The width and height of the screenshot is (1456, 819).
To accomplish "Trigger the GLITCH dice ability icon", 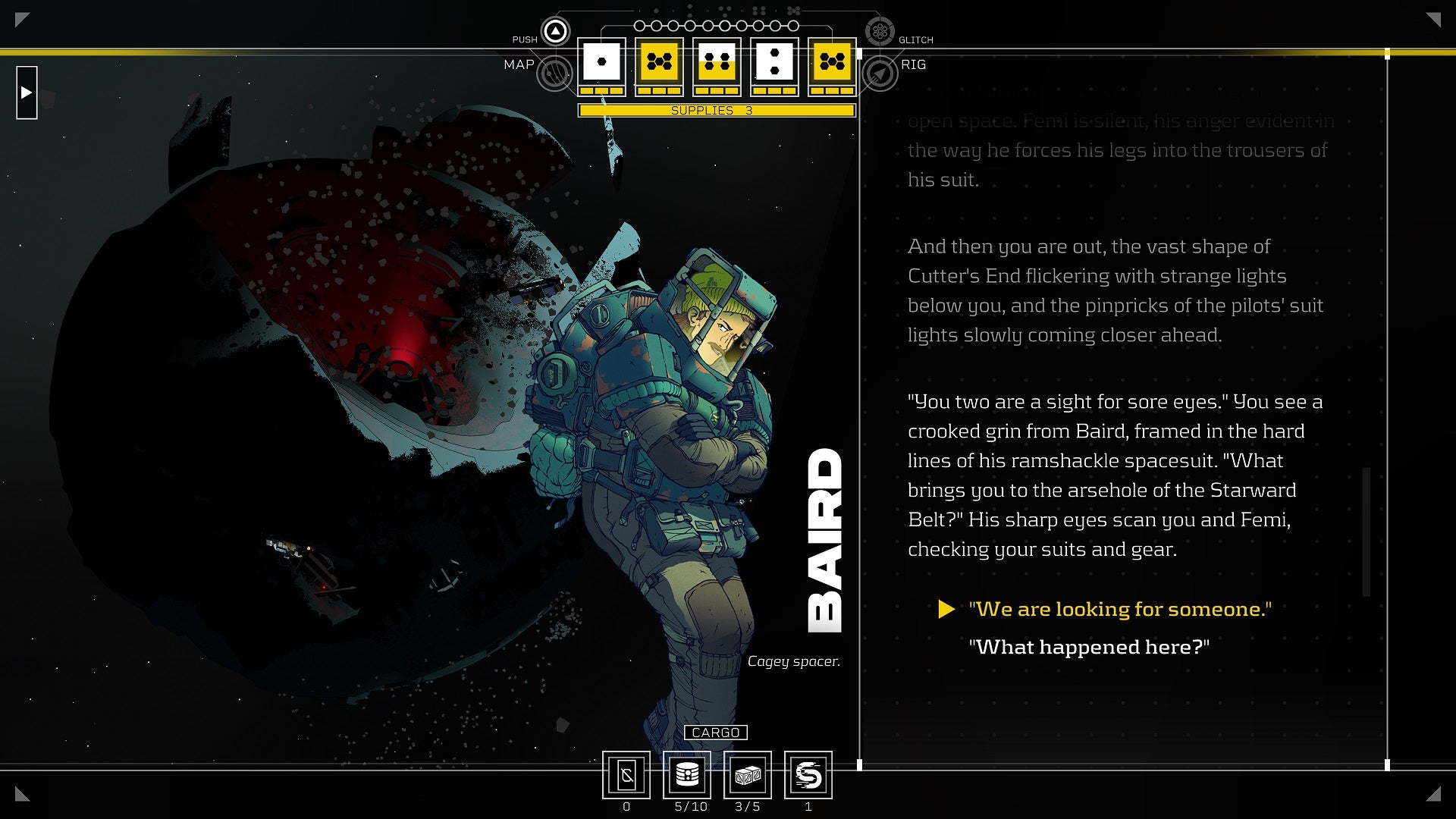I will [880, 32].
